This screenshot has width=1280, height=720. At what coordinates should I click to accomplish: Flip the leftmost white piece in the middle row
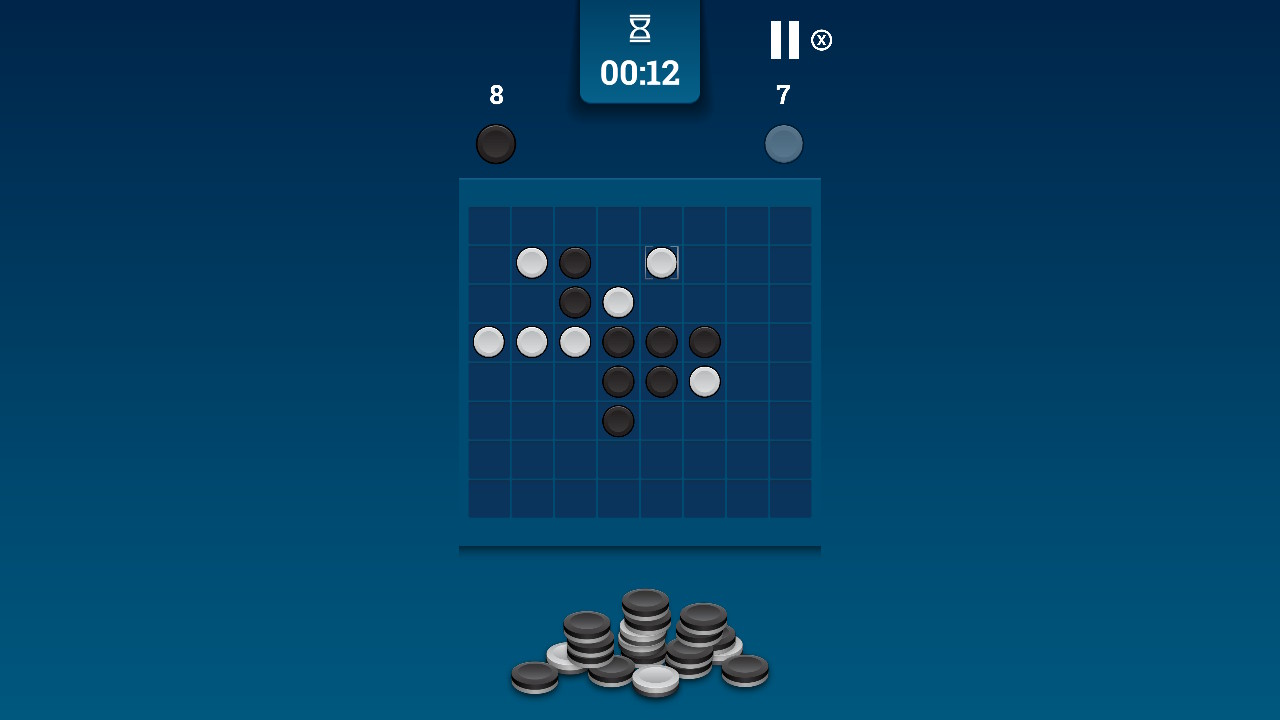tap(488, 342)
